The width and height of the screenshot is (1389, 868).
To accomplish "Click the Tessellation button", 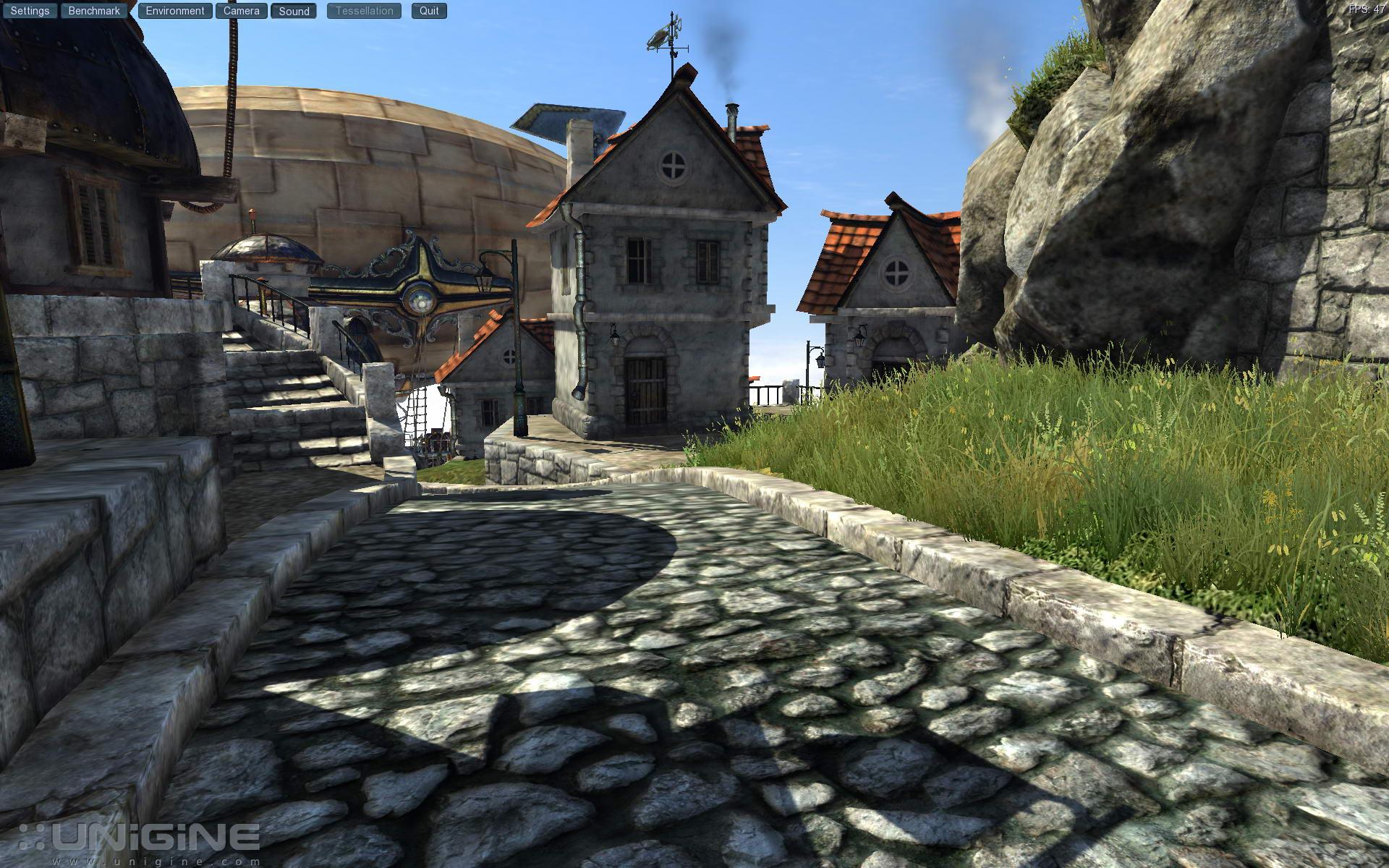I will coord(364,11).
